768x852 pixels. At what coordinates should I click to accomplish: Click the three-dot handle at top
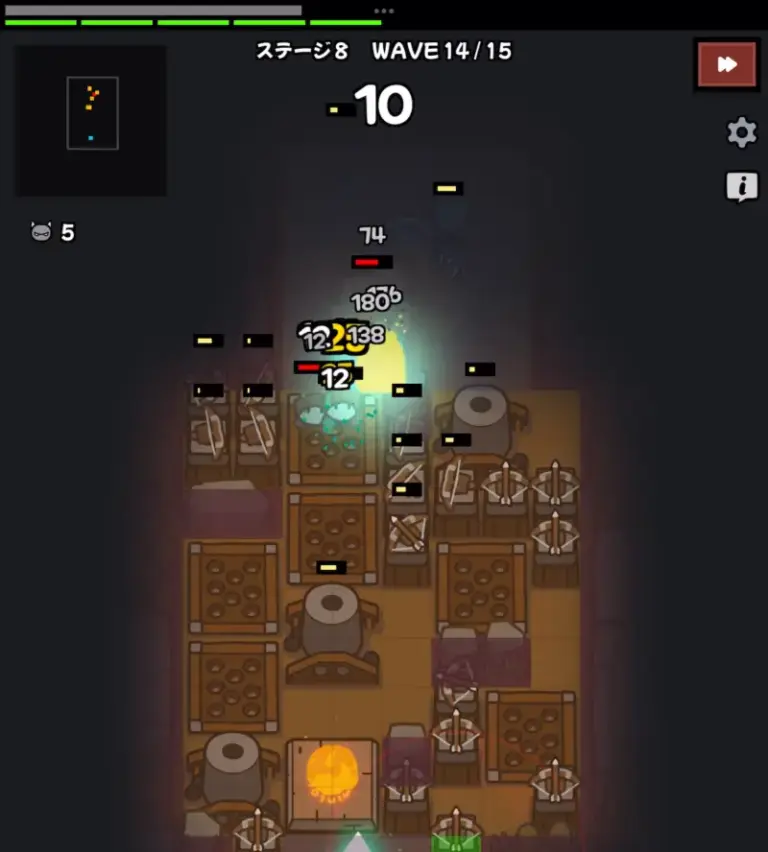[384, 11]
